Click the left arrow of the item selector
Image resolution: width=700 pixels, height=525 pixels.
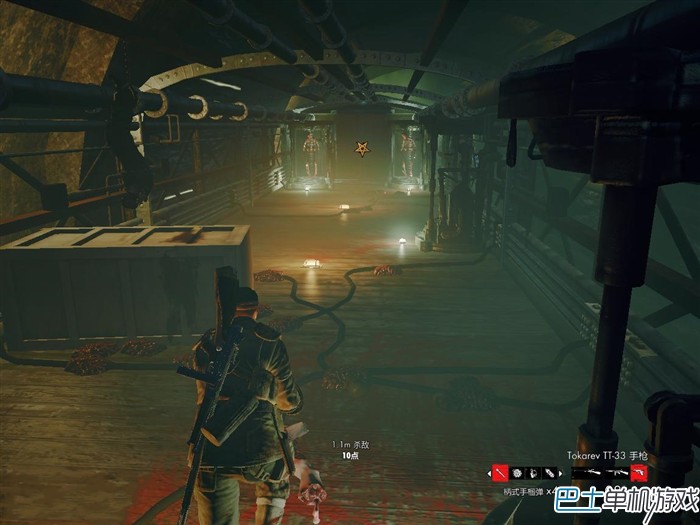(489, 472)
